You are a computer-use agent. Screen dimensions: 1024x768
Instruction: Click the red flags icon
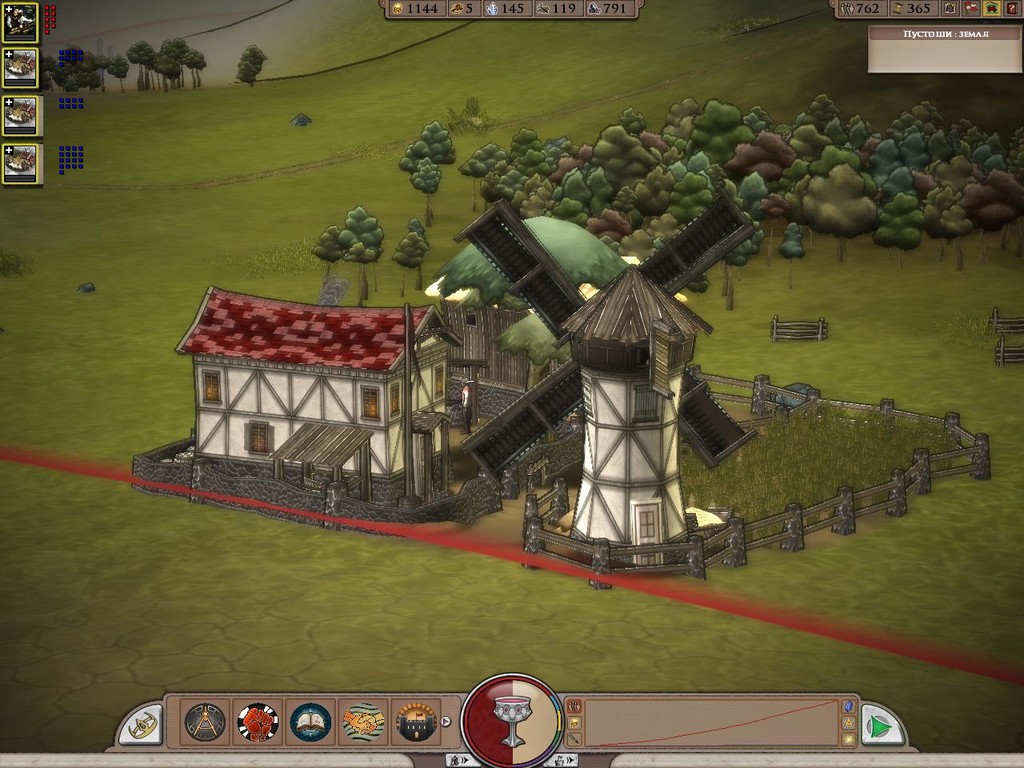[x=971, y=8]
